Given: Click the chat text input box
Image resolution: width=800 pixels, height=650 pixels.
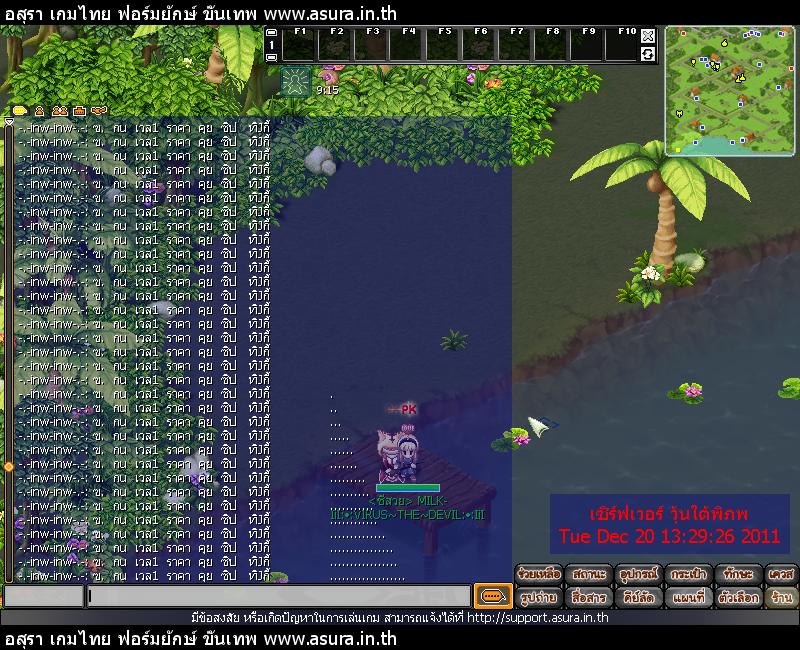Looking at the screenshot, I should 278,597.
